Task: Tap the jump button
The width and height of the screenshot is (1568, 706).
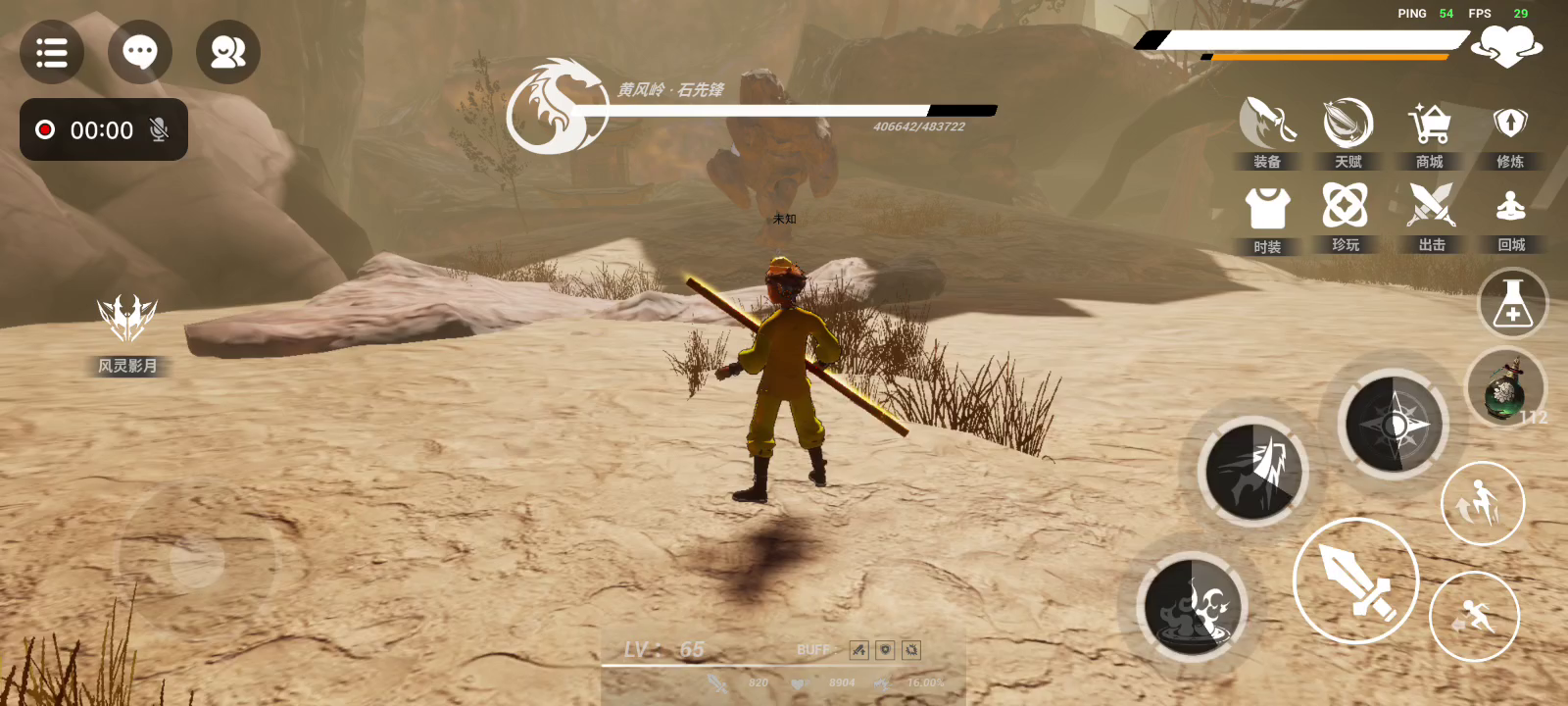Action: [1482, 504]
